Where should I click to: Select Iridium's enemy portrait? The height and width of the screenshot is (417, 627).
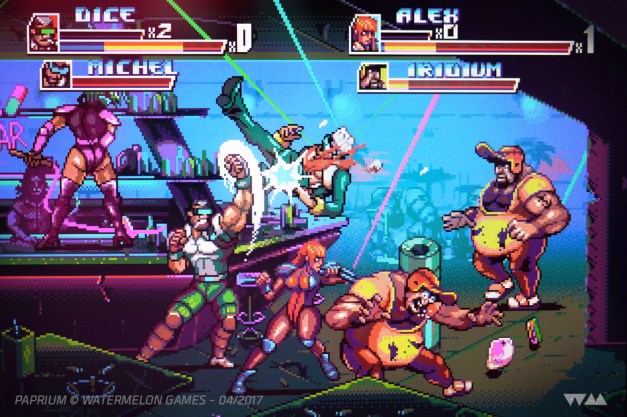point(373,76)
